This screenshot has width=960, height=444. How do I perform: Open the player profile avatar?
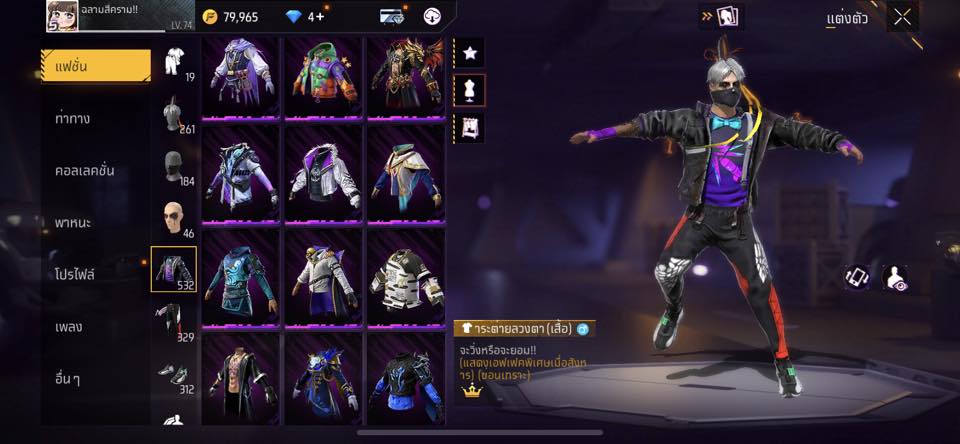[62, 16]
